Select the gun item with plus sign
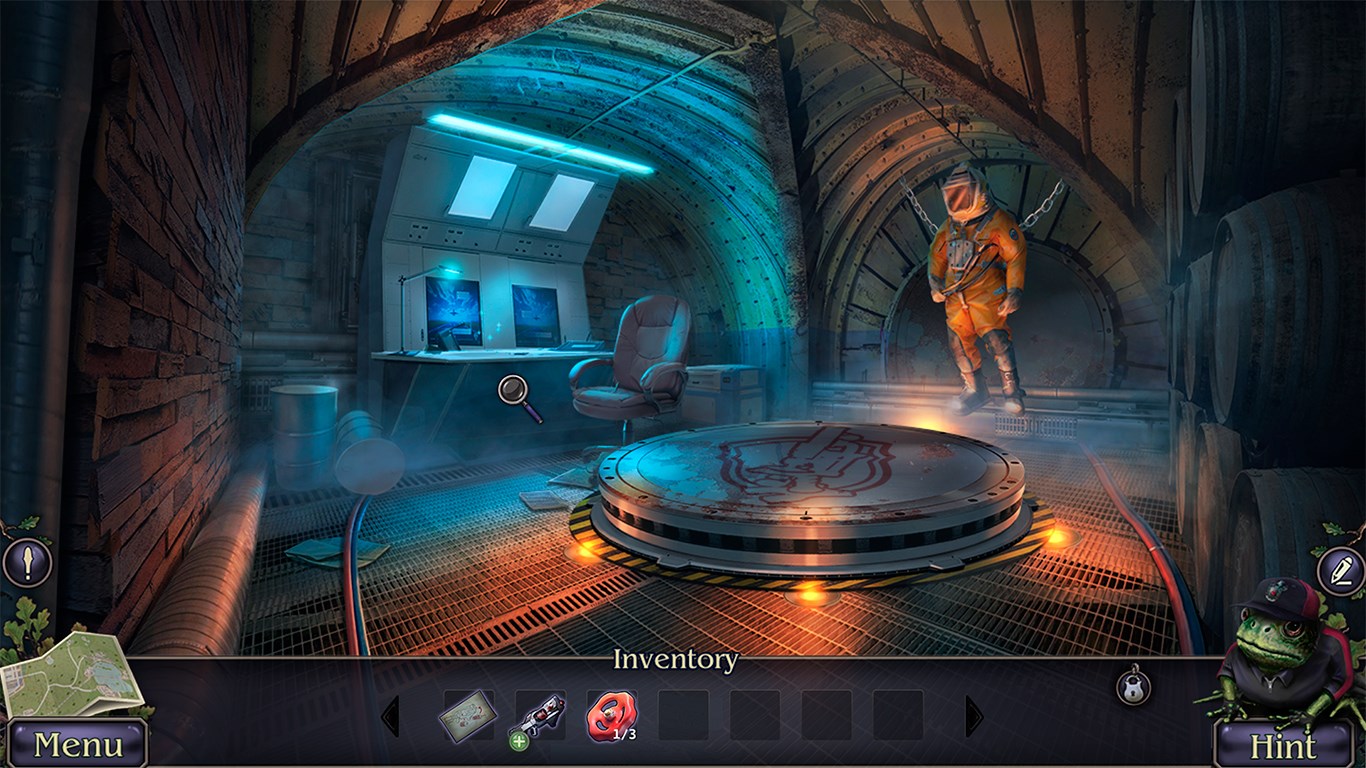The image size is (1366, 768). click(x=539, y=717)
